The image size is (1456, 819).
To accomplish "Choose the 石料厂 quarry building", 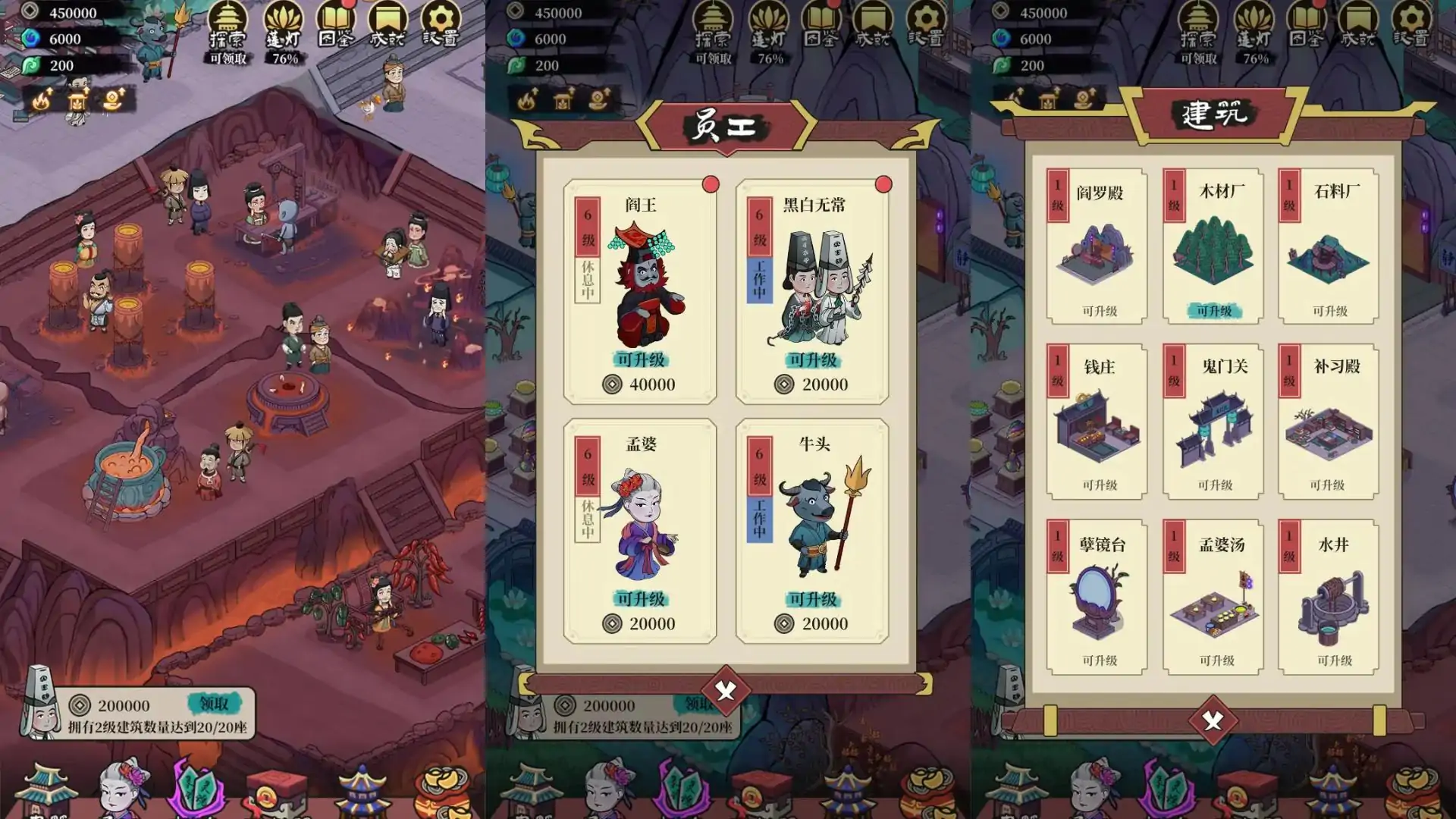I will point(1329,246).
